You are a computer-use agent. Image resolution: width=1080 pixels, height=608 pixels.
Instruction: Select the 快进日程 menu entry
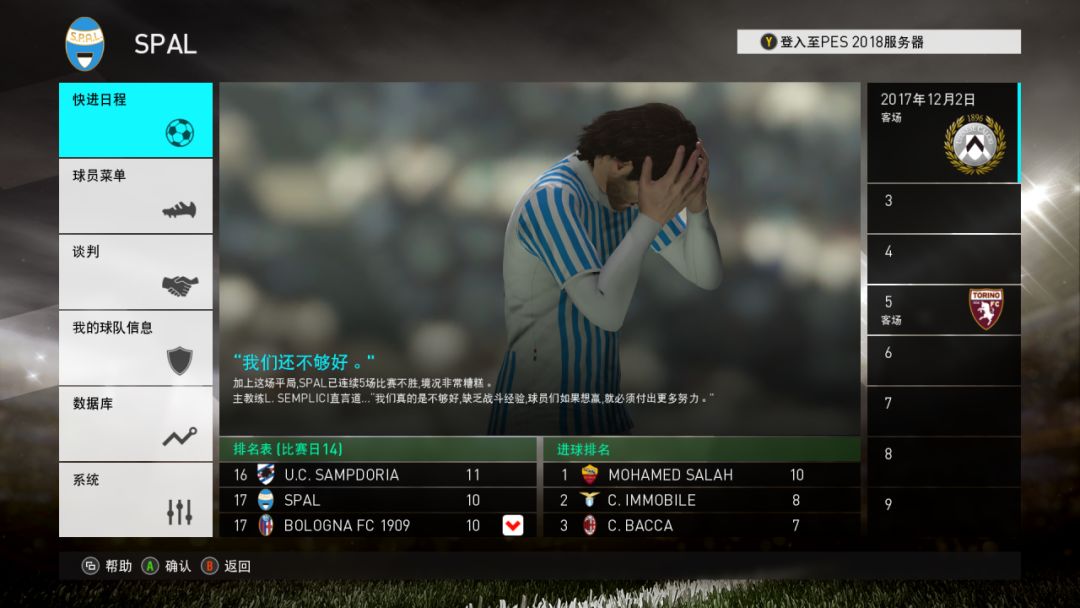(x=135, y=120)
